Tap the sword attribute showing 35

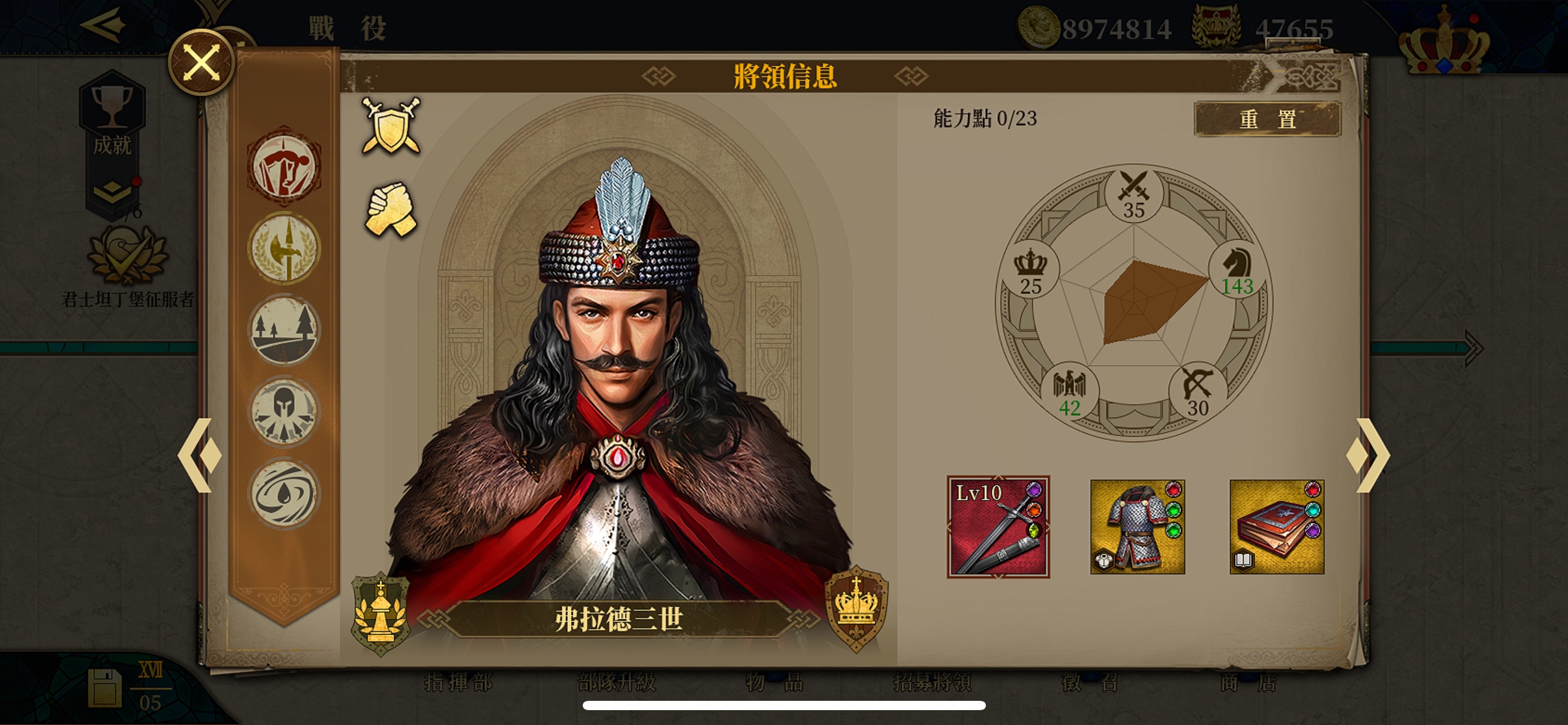[1134, 195]
